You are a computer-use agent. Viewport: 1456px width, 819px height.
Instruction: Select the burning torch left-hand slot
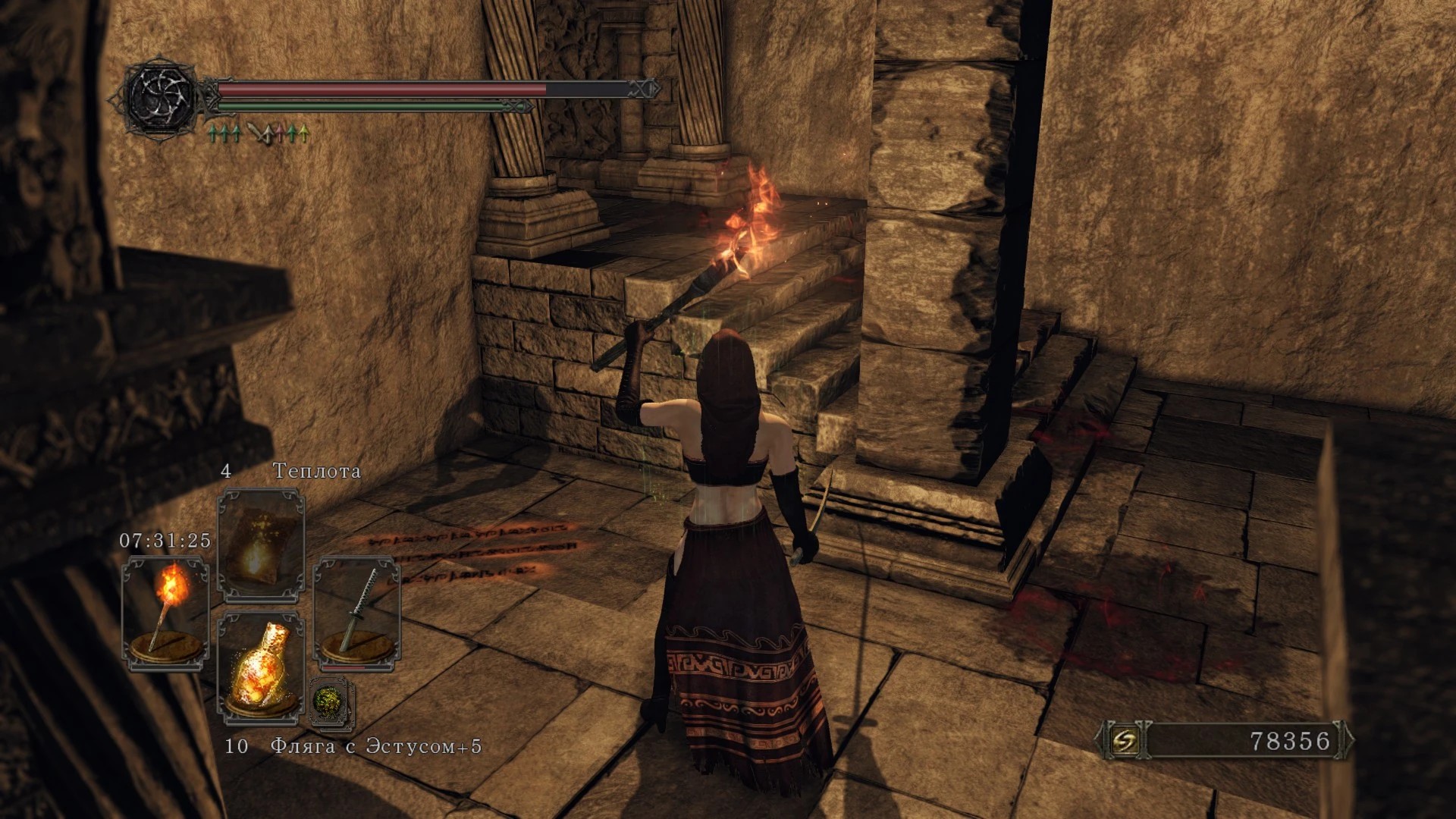165,613
